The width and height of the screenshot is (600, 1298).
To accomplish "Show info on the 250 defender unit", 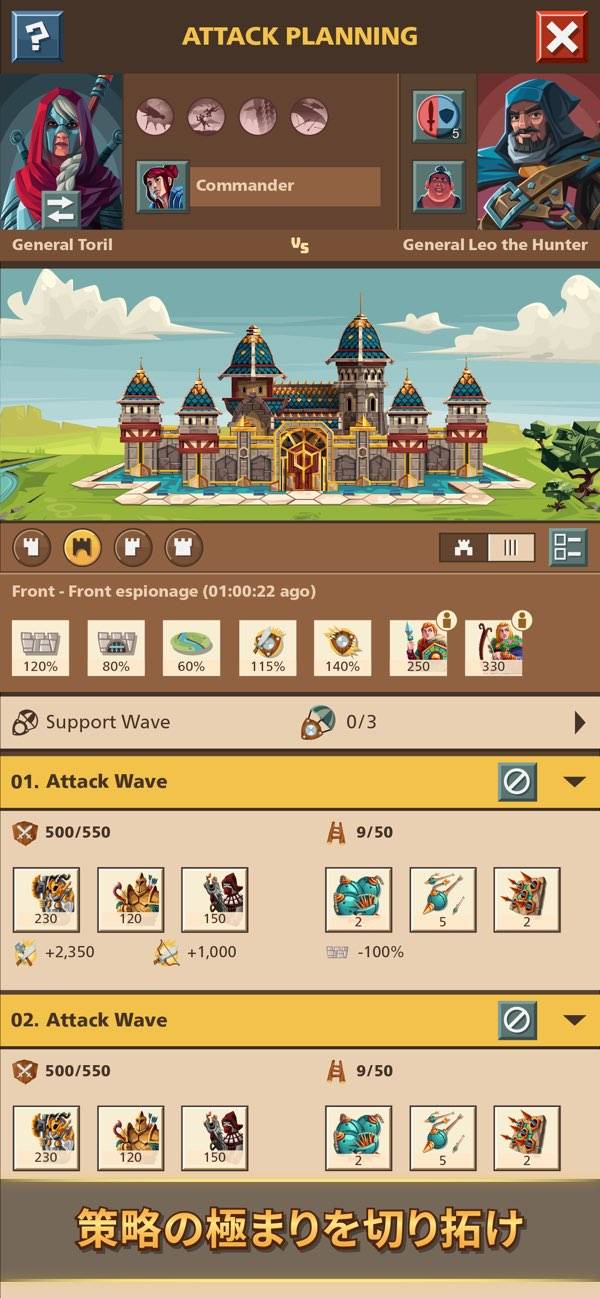I will point(447,621).
